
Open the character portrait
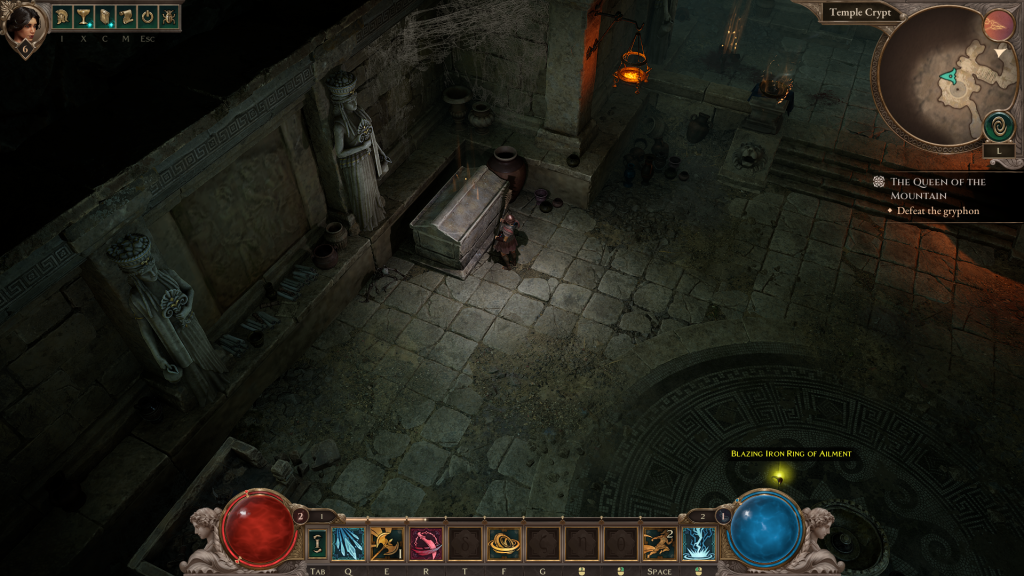(24, 24)
